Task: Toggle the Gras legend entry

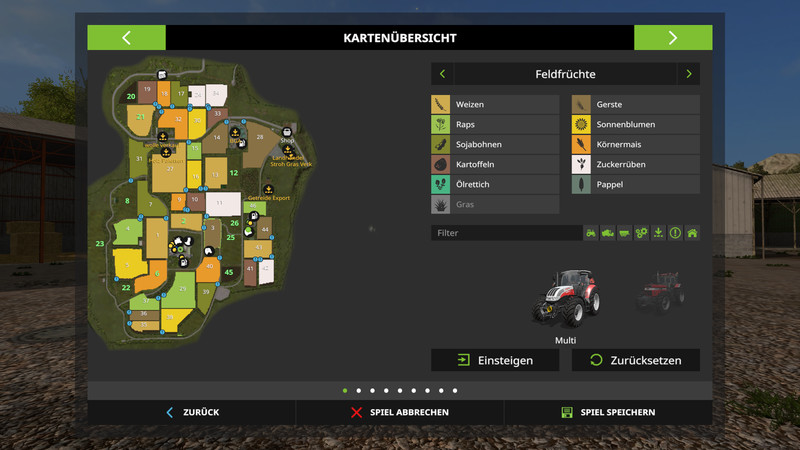Action: click(495, 205)
